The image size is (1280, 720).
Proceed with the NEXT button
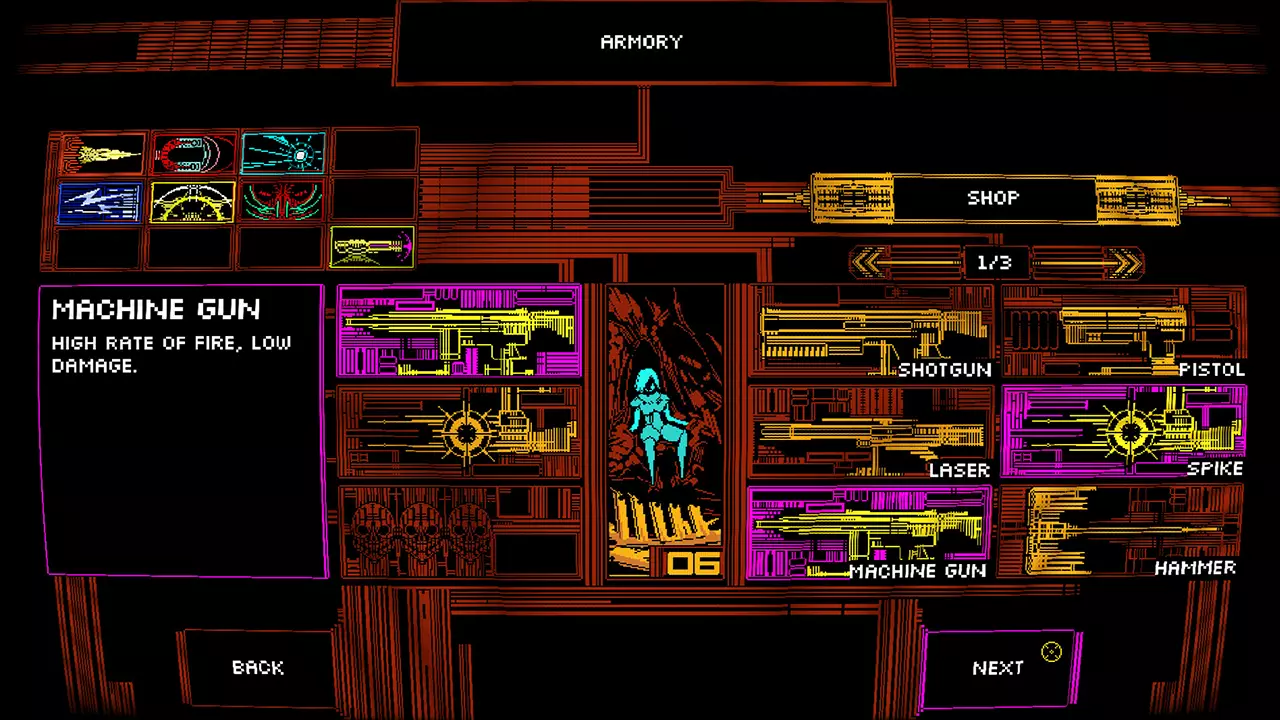click(x=998, y=667)
